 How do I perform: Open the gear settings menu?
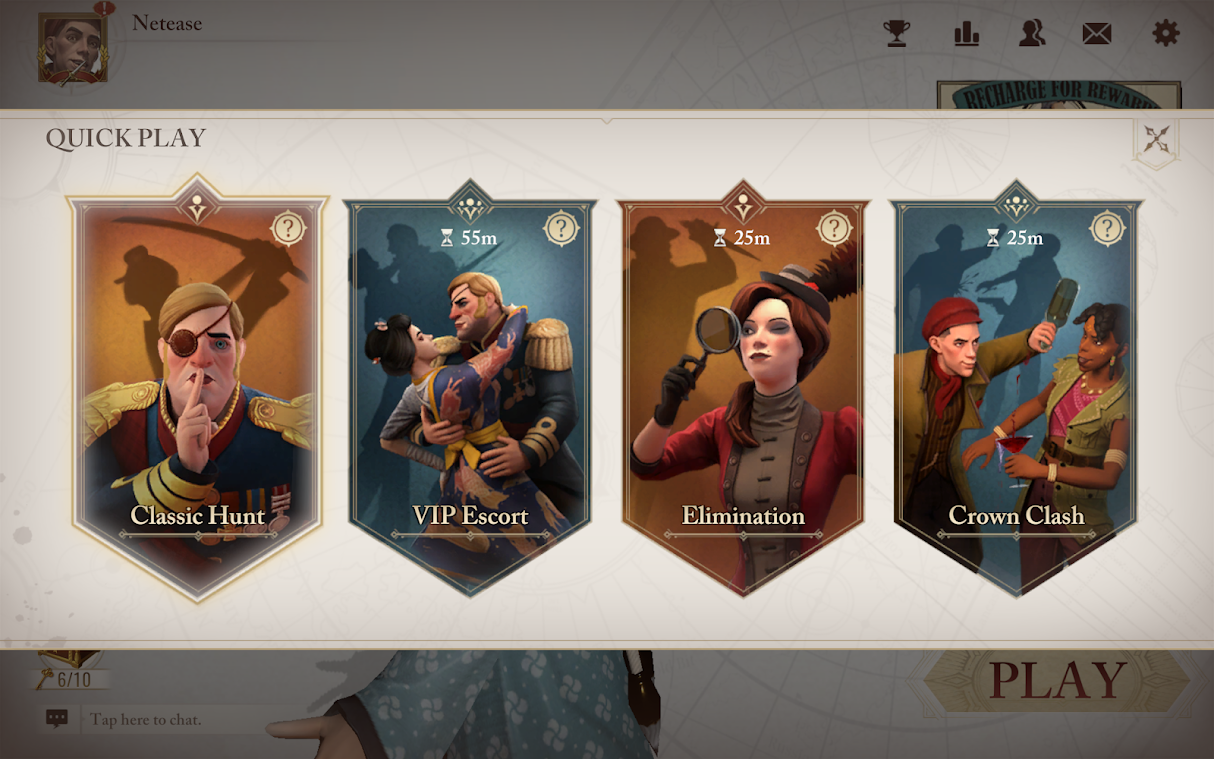coord(1166,34)
